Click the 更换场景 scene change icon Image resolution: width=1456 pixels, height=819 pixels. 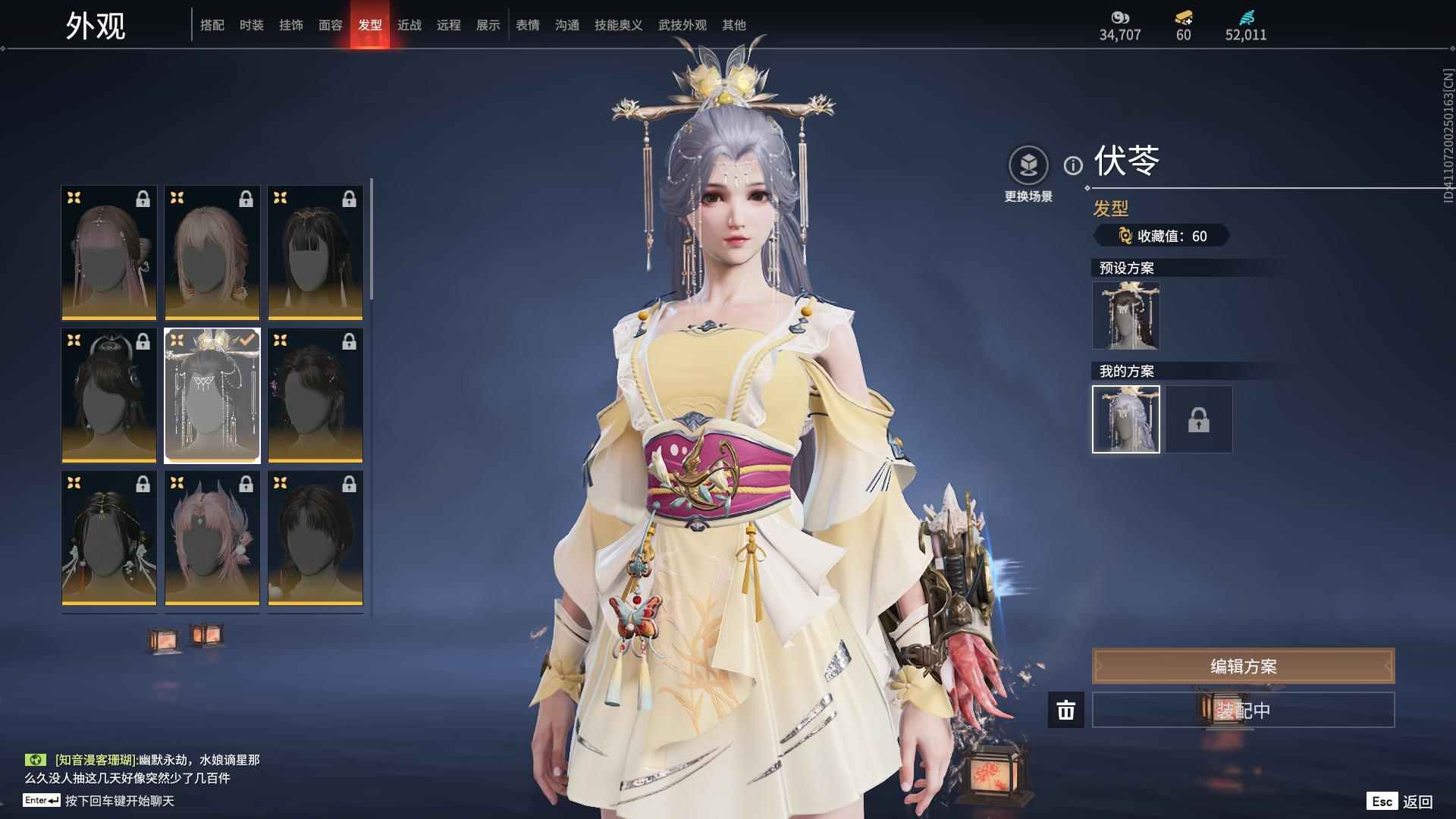point(1028,162)
